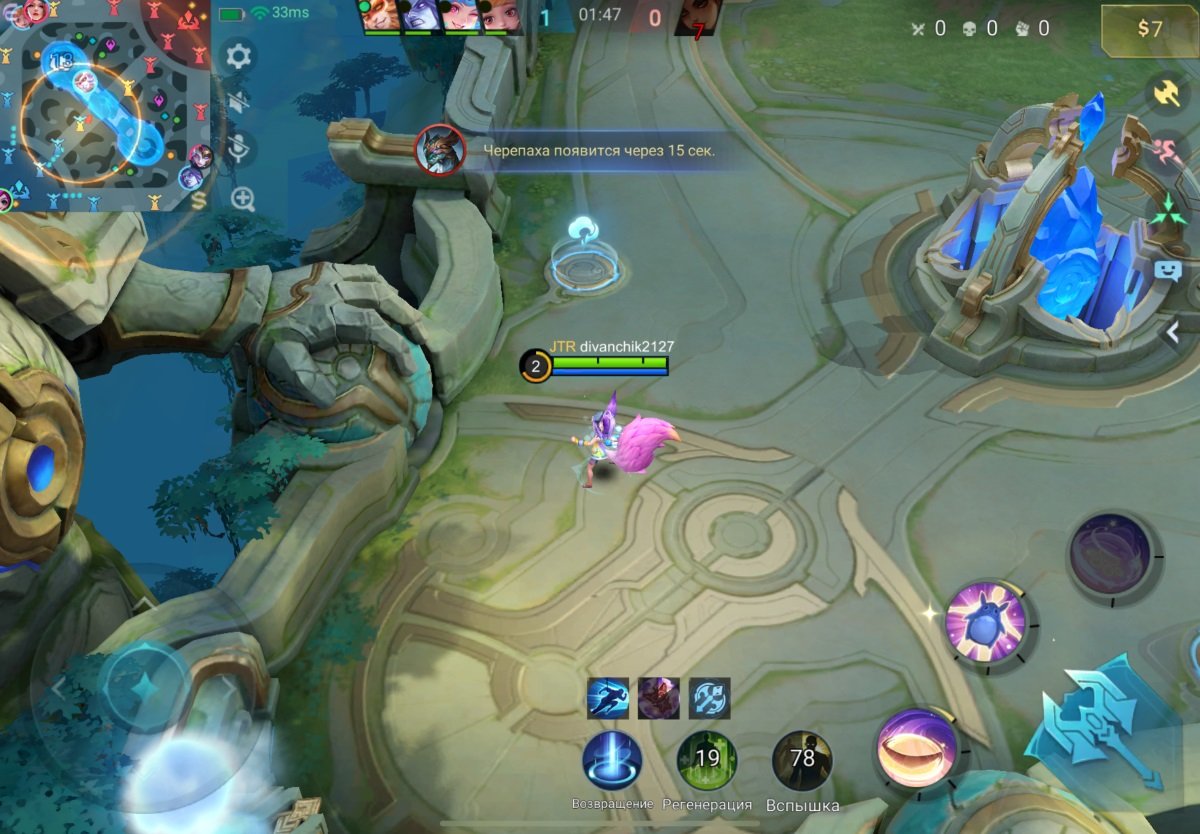Use the Регенерация regeneration ability
The image size is (1200, 834).
[707, 761]
